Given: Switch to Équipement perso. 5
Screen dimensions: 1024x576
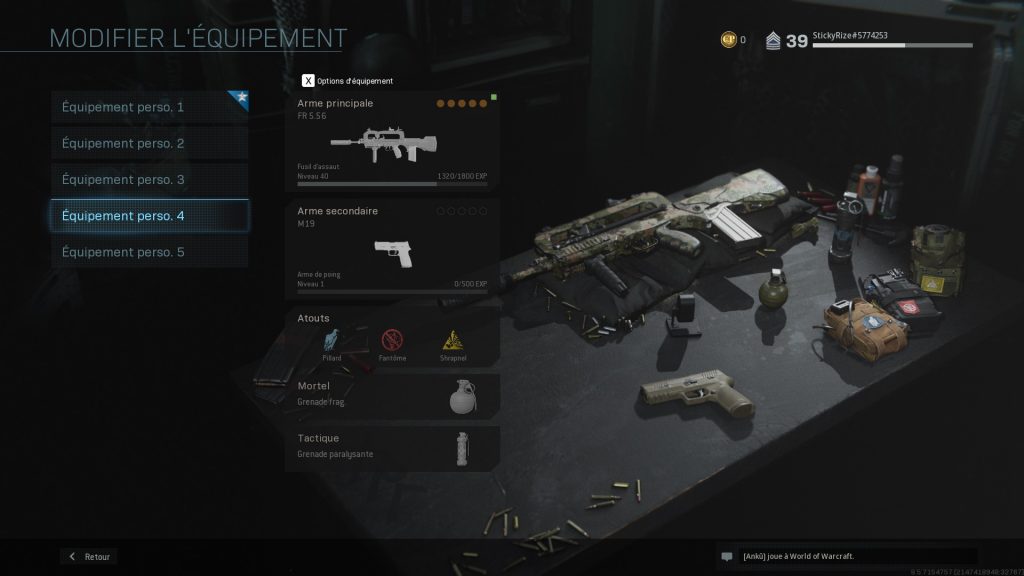Looking at the screenshot, I should pyautogui.click(x=149, y=252).
